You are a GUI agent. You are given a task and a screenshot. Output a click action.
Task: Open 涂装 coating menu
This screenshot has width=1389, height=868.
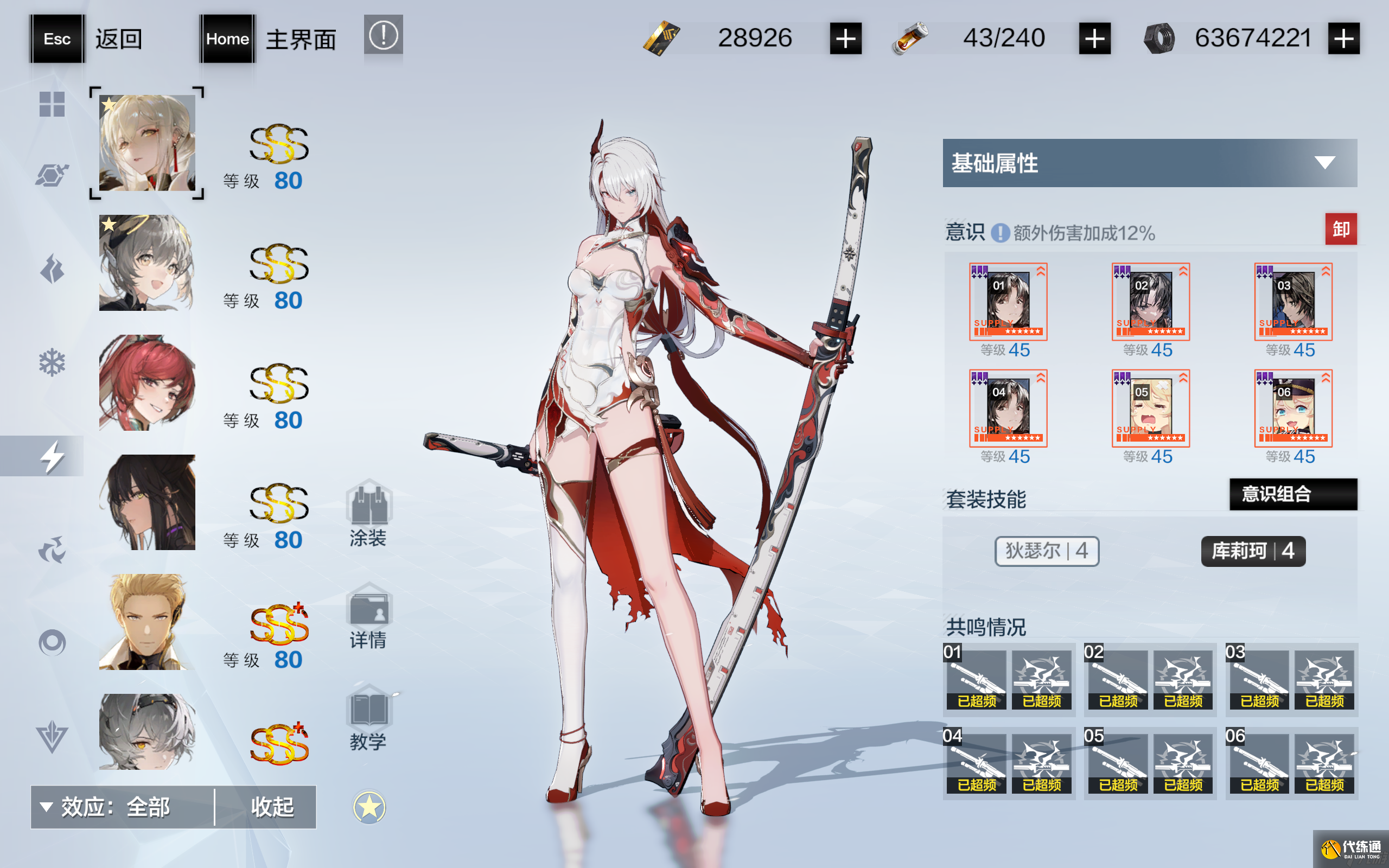pyautogui.click(x=368, y=513)
